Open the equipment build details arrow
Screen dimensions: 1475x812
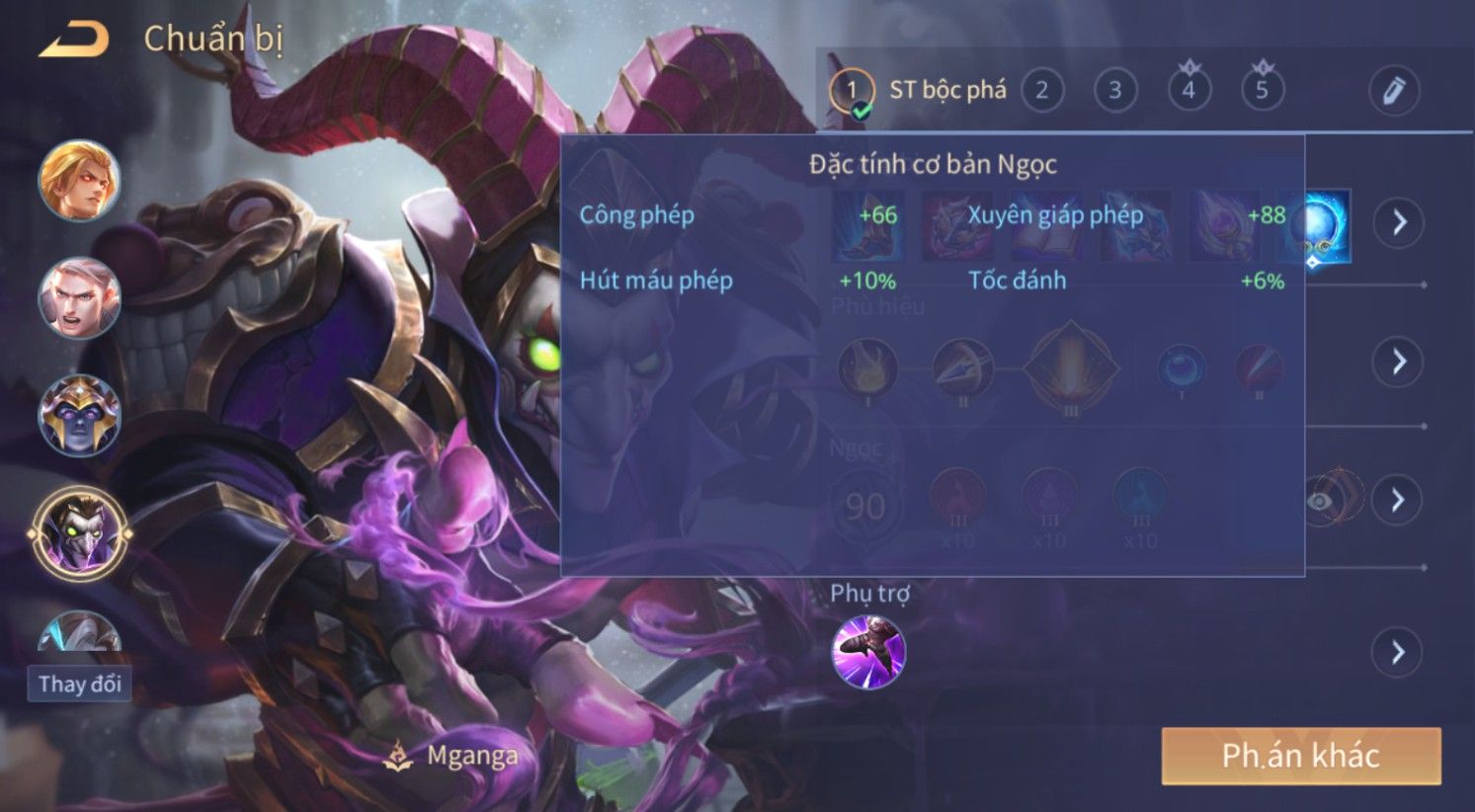coord(1398,222)
